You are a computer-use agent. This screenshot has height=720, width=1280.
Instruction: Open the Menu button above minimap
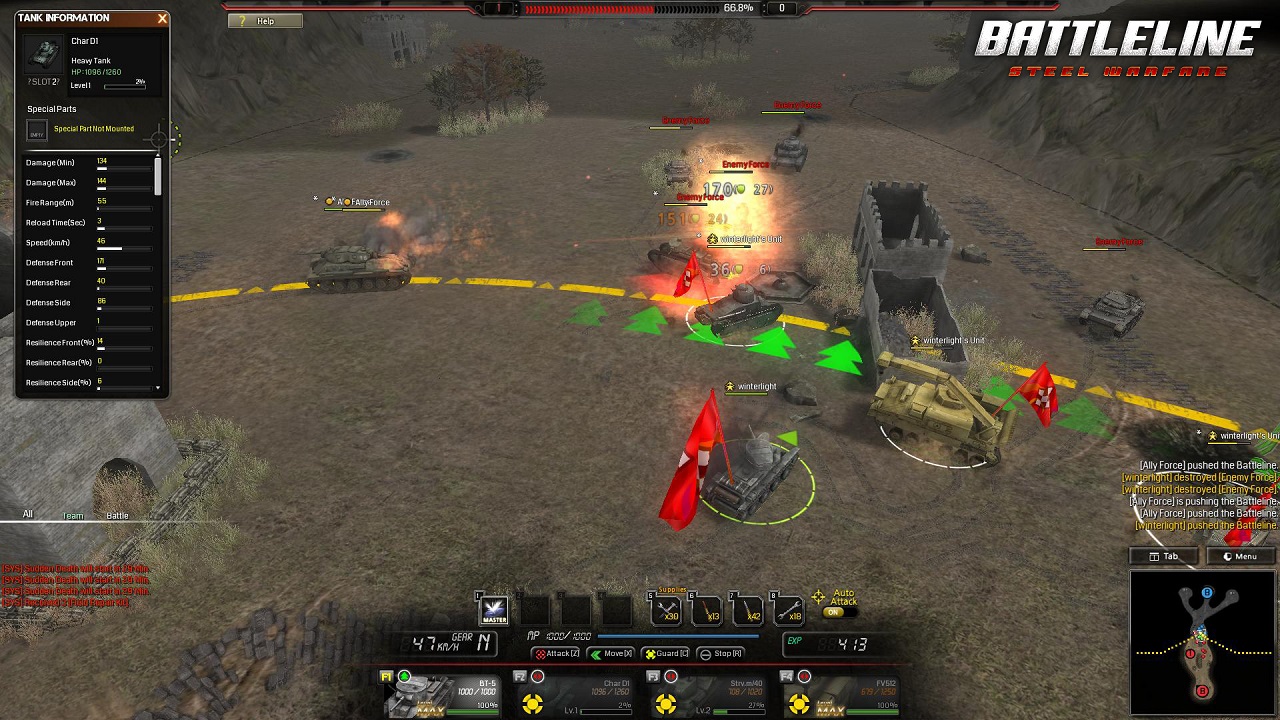[x=1240, y=556]
